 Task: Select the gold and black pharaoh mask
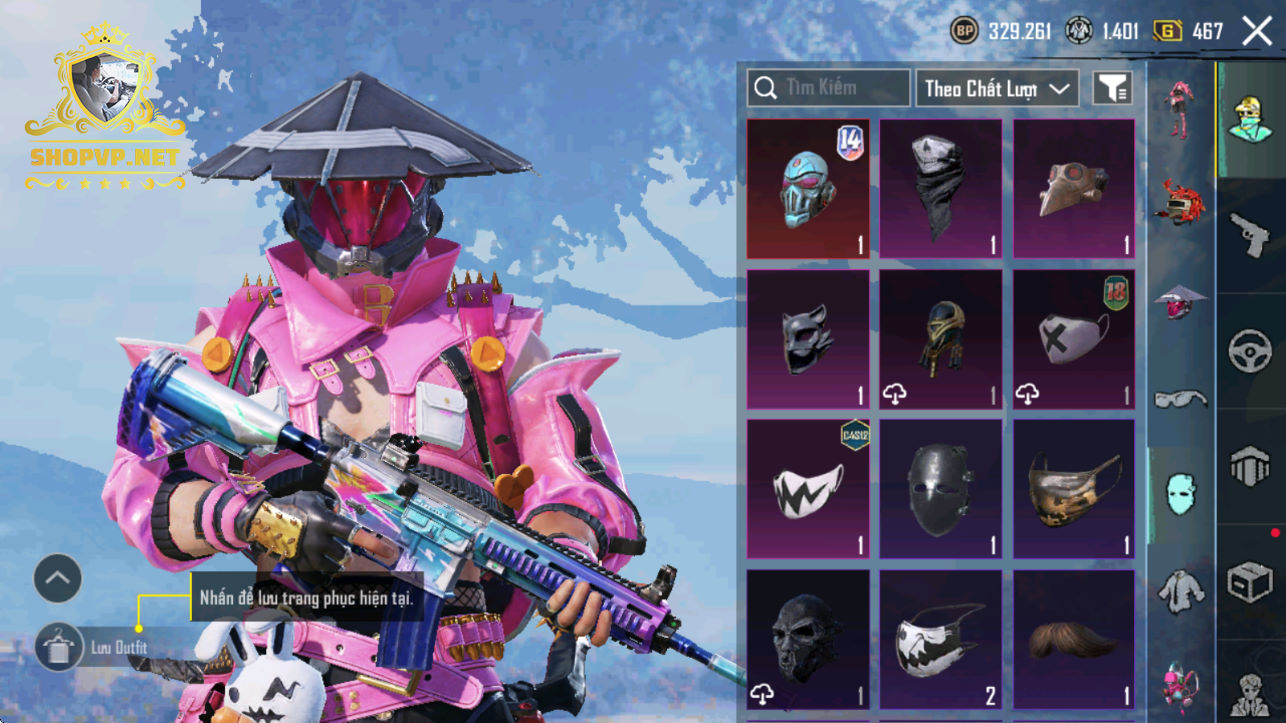[940, 339]
